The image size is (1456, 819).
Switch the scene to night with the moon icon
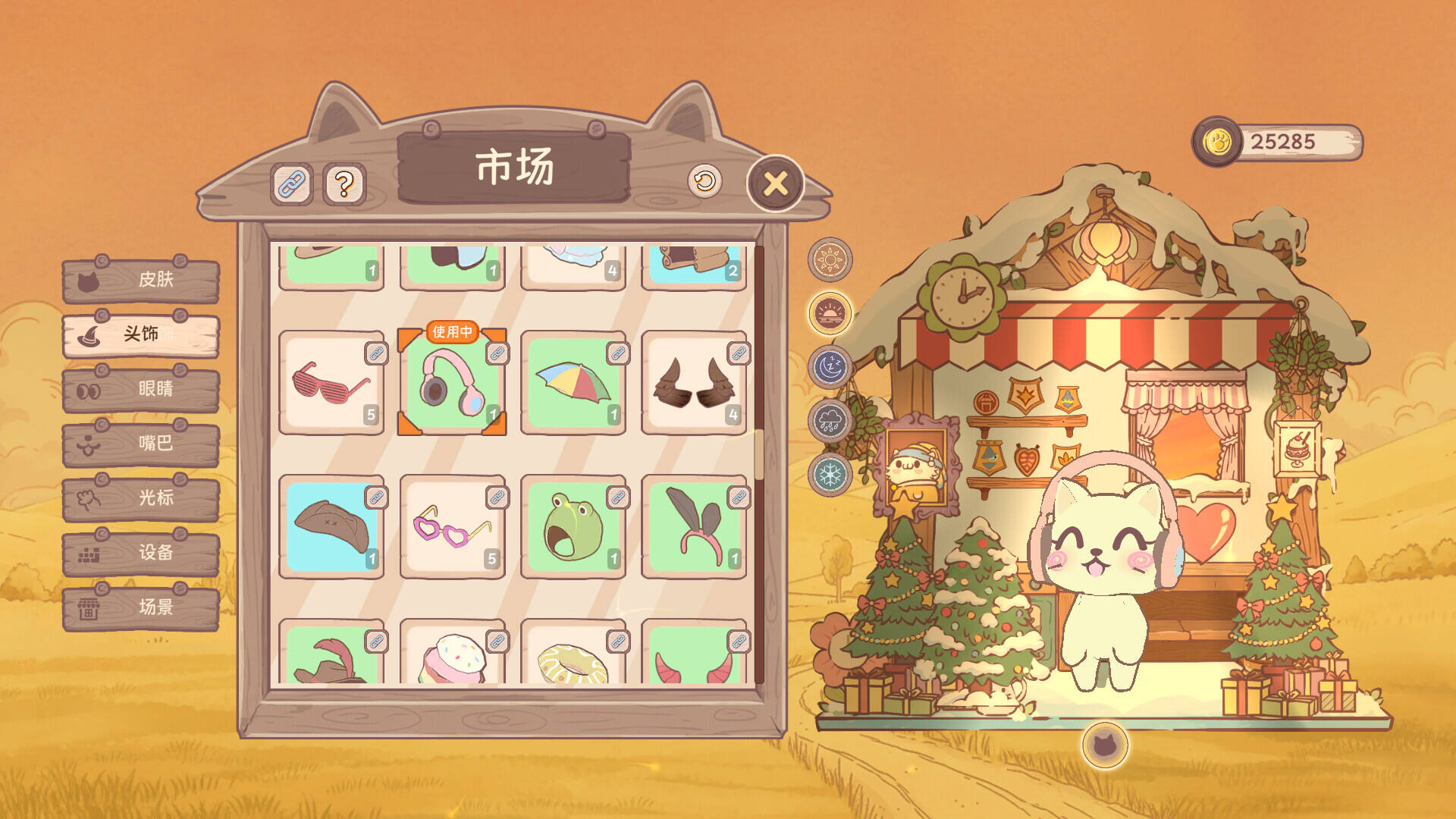(x=831, y=367)
